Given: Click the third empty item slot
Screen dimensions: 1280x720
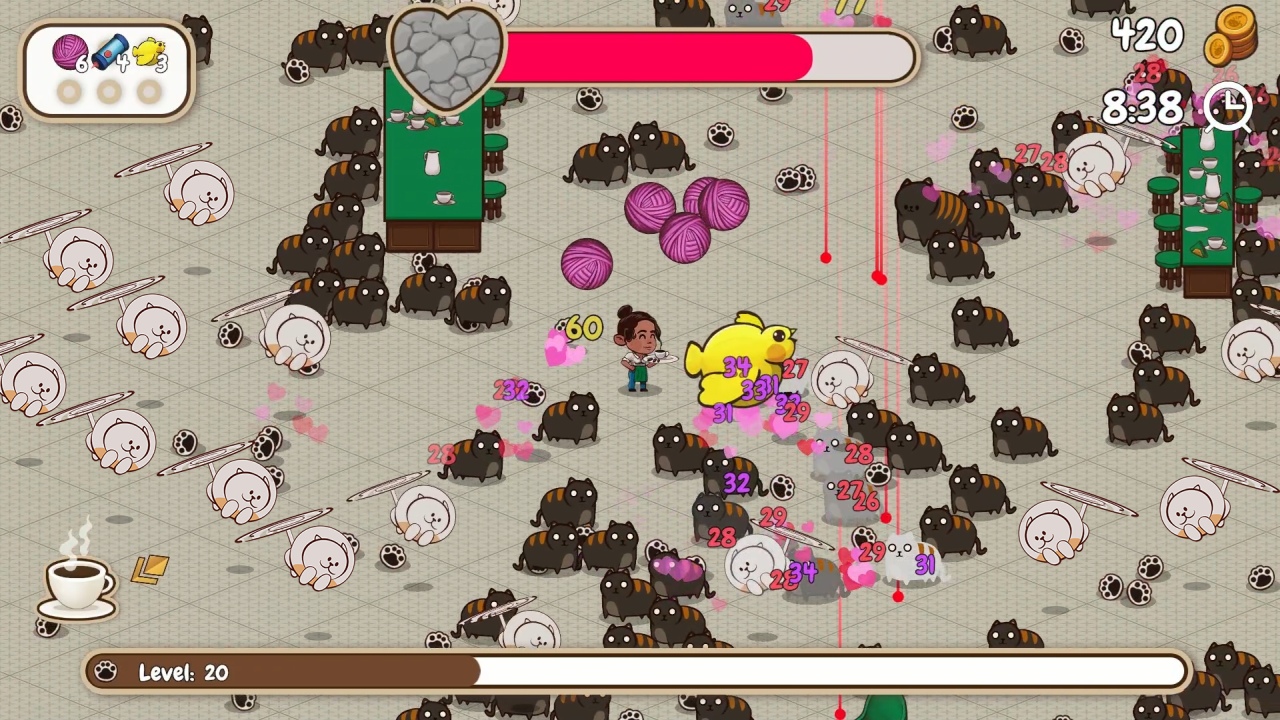Looking at the screenshot, I should (147, 92).
